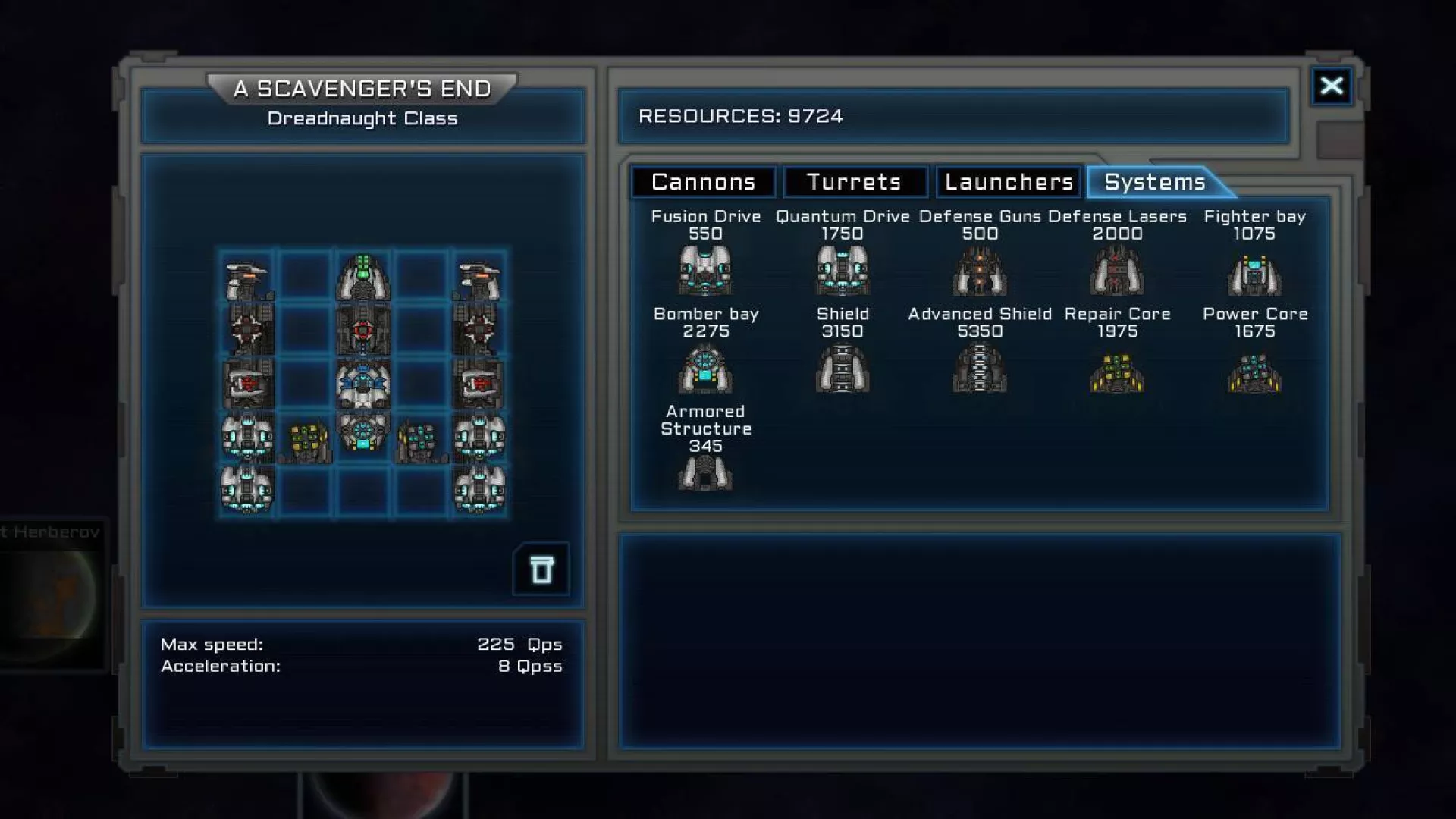
Task: Close the ship editor window
Action: (1332, 86)
